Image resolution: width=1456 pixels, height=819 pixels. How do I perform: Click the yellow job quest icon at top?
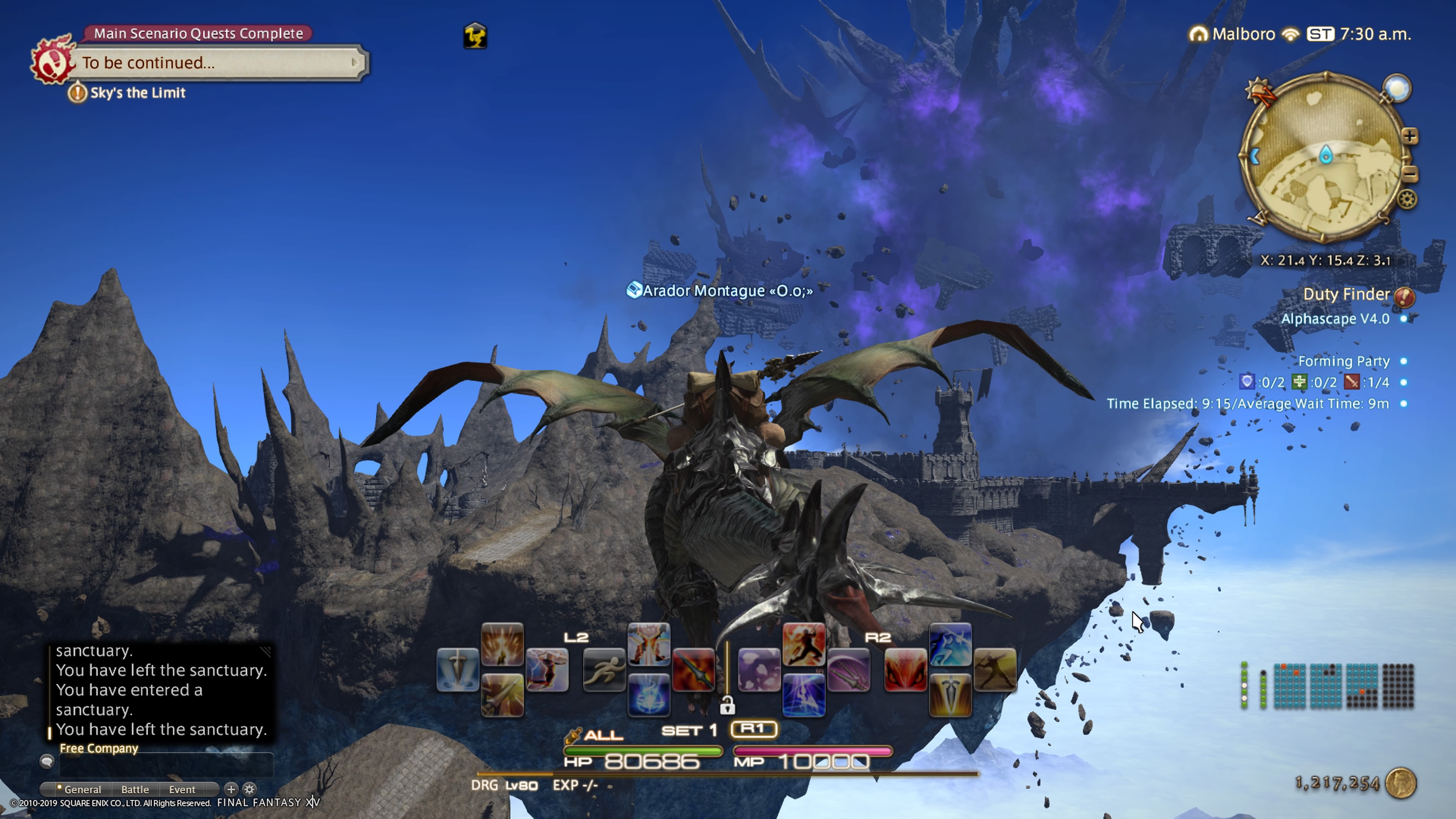[475, 36]
